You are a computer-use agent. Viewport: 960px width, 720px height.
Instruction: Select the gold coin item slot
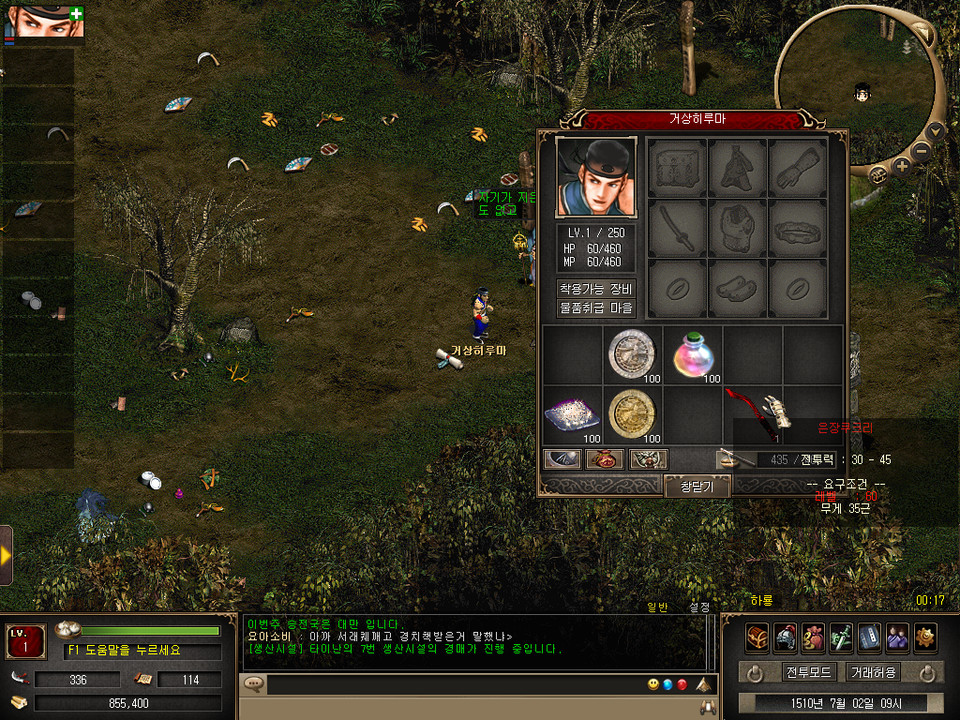click(x=632, y=414)
